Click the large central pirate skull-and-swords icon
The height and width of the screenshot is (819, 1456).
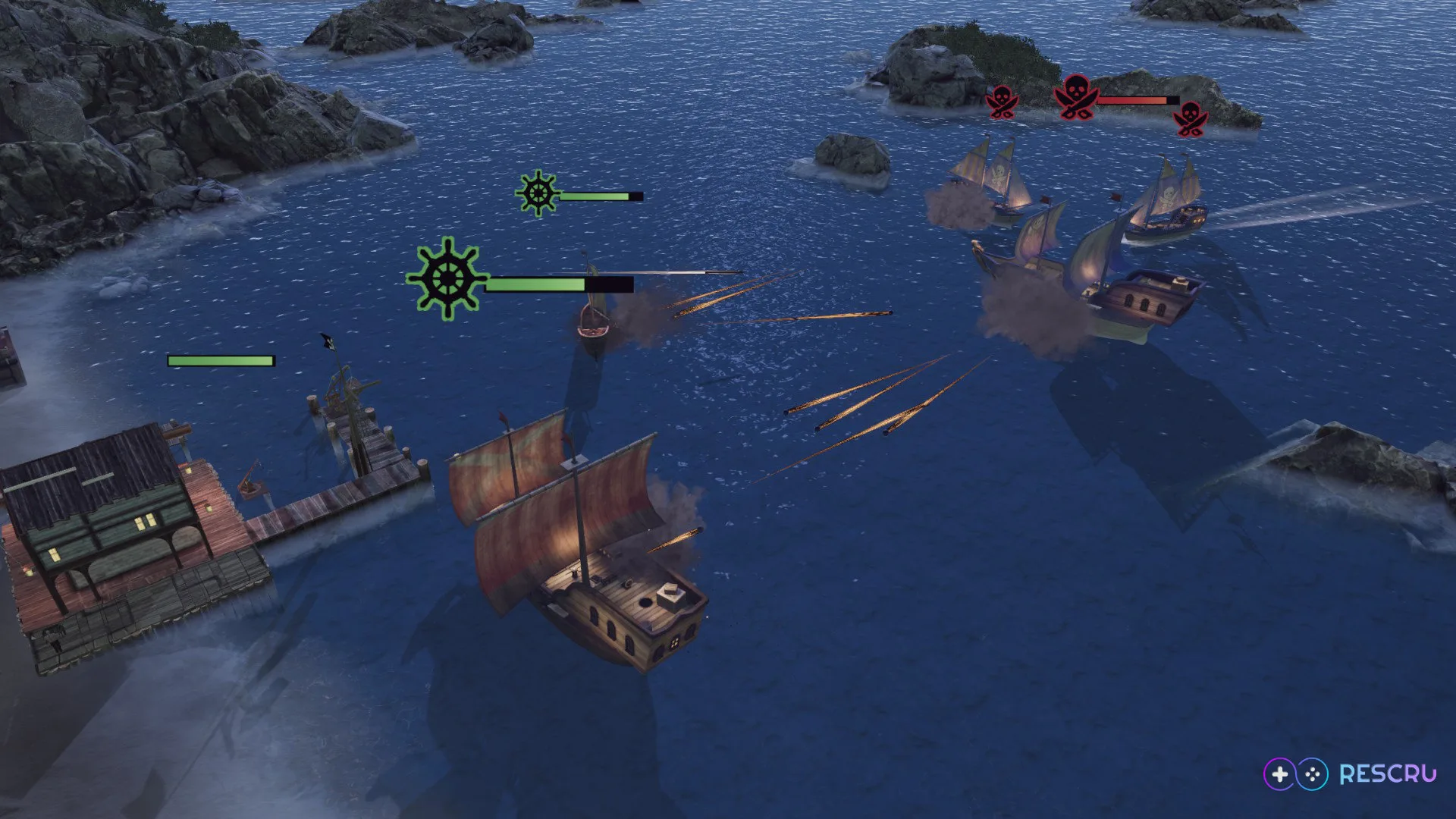(1075, 97)
